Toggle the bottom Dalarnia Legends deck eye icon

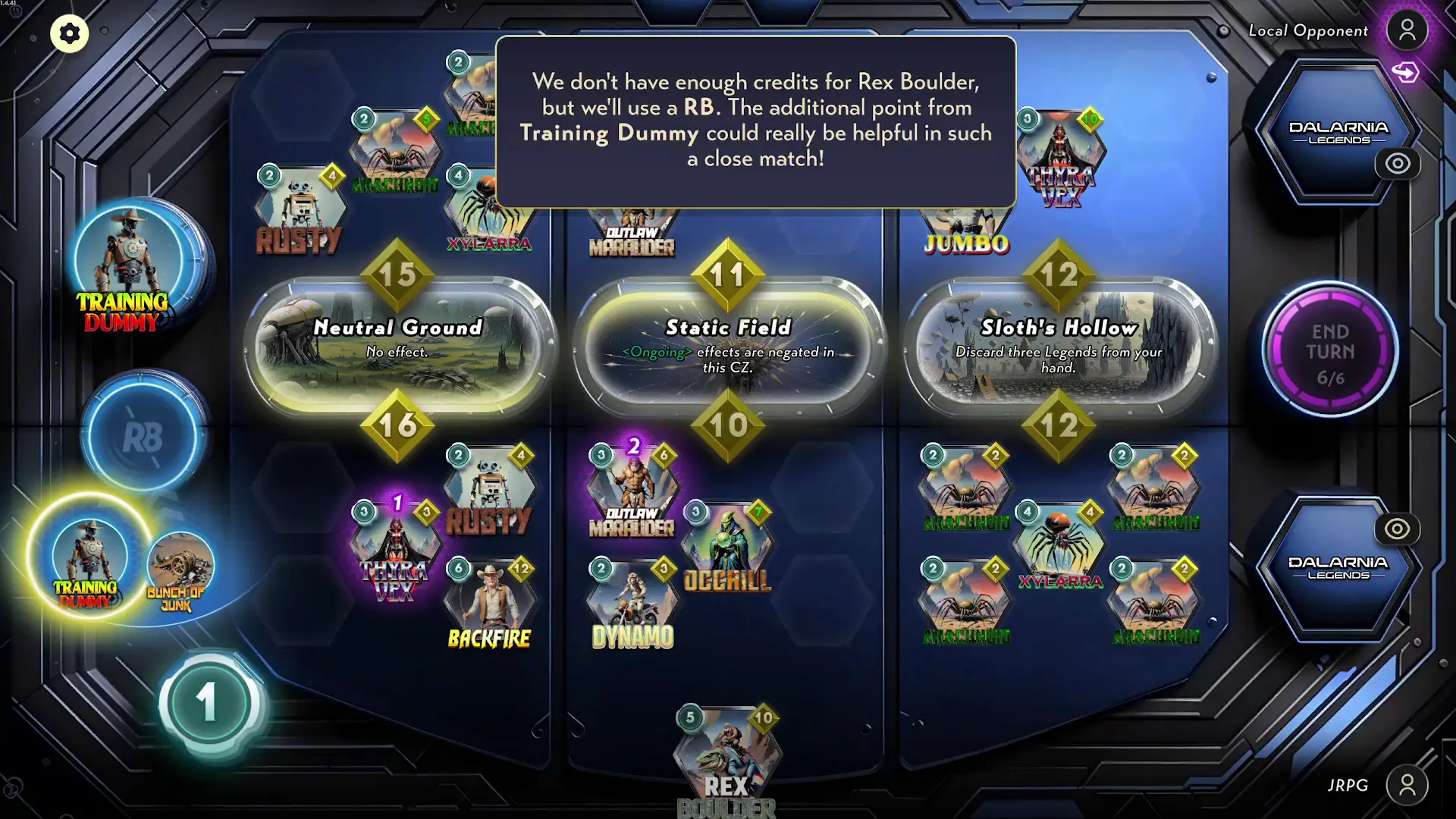pos(1397,529)
